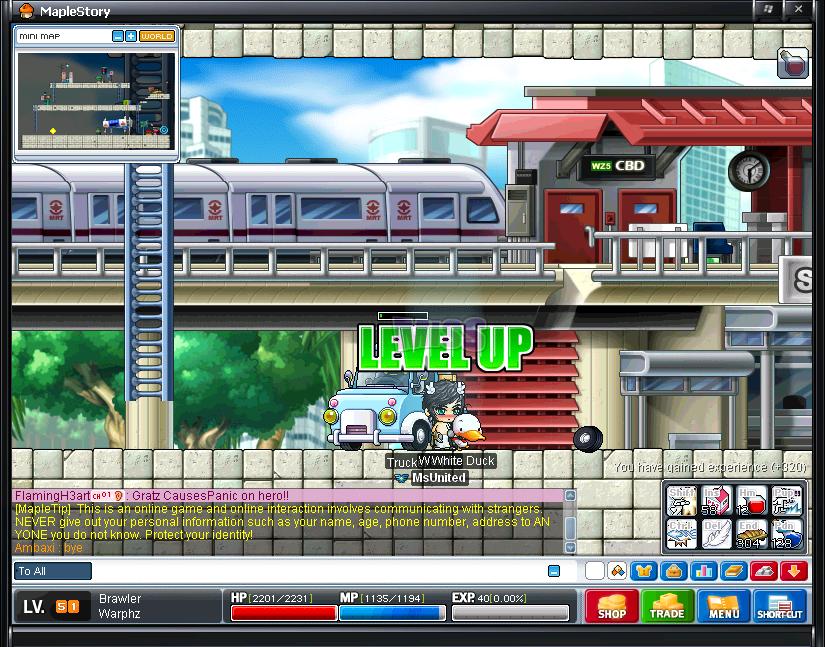Image resolution: width=825 pixels, height=647 pixels.
Task: Open the Shortcut button
Action: pos(780,606)
